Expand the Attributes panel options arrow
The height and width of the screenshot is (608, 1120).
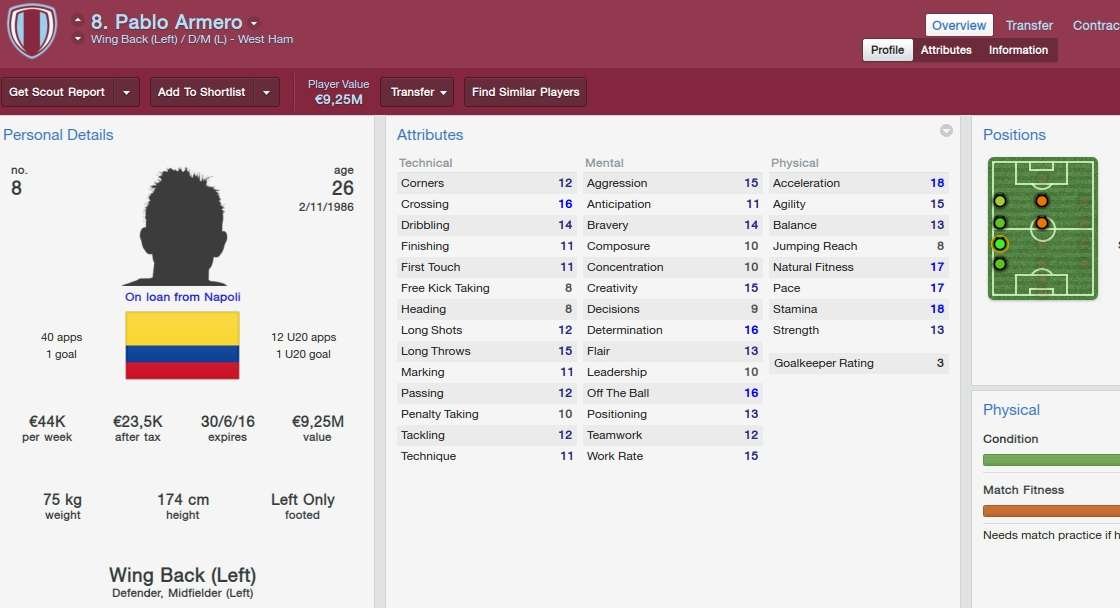(946, 131)
